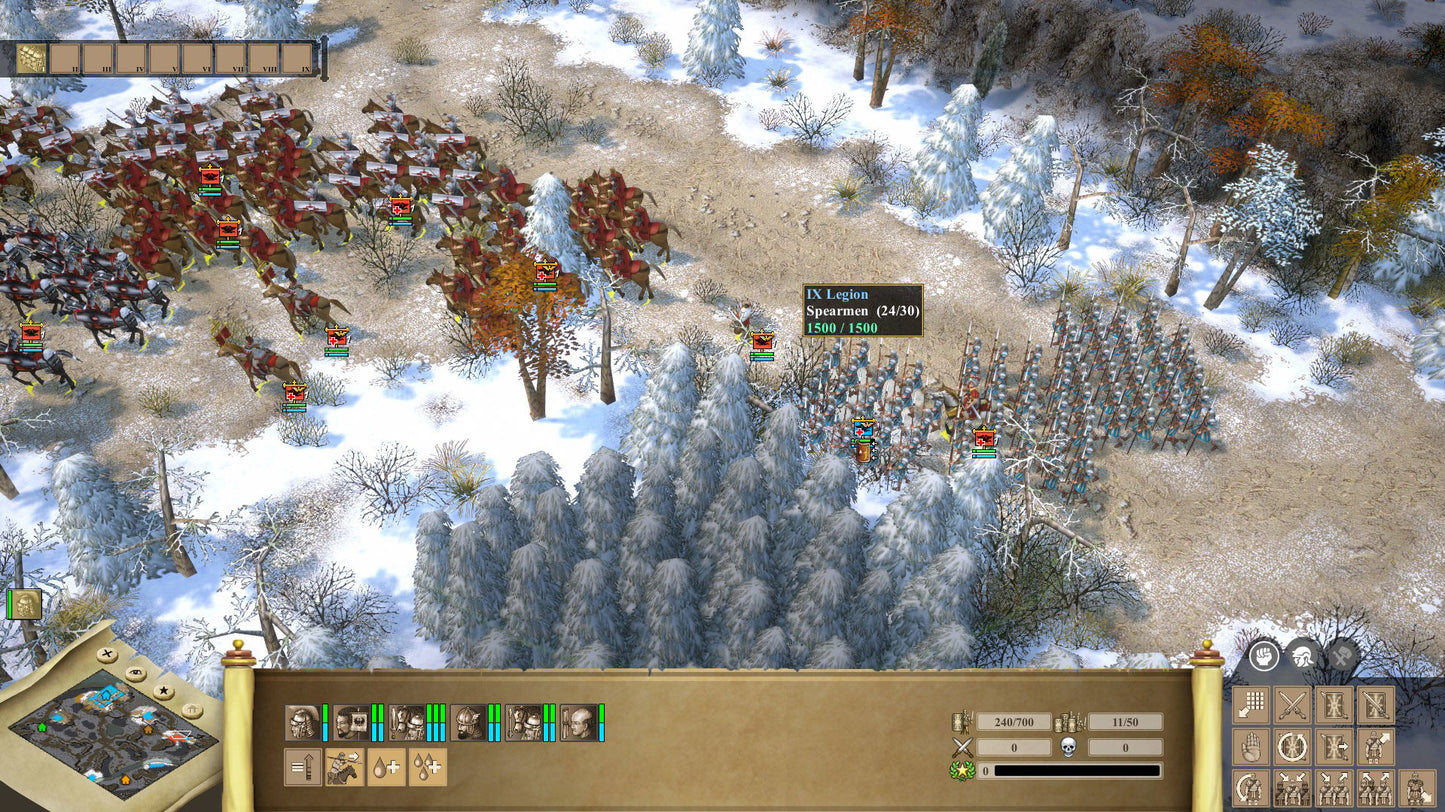This screenshot has width=1445, height=812.
Task: Click the star objectives button near the minimap
Action: click(164, 690)
